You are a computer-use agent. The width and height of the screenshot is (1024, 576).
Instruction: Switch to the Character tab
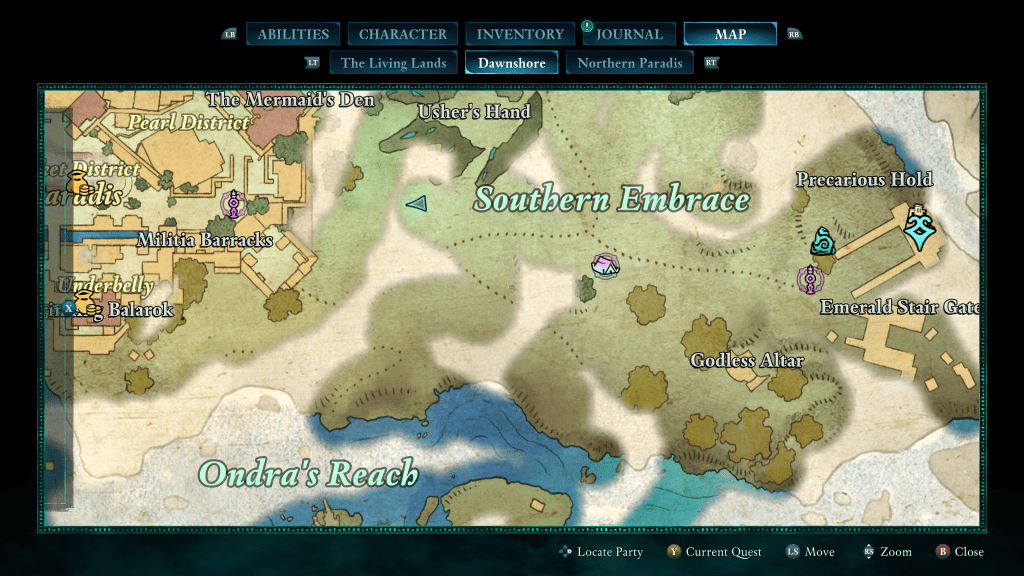403,34
